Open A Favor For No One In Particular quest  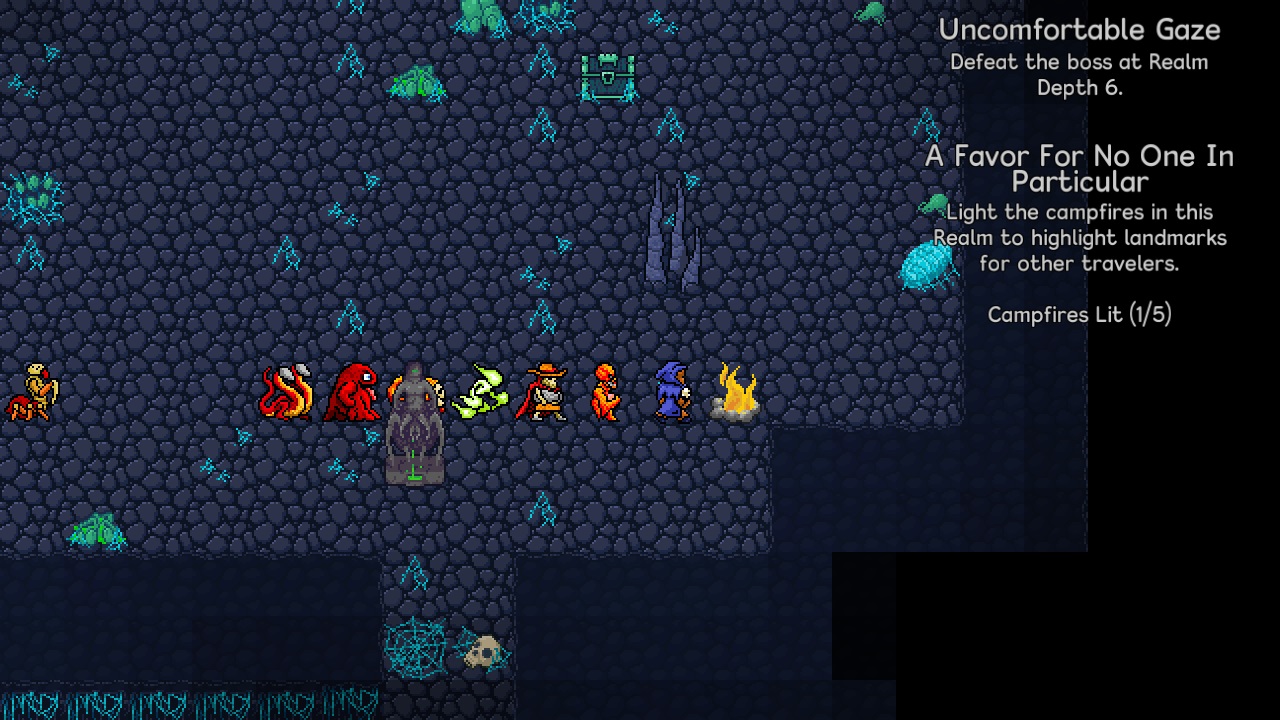1080,168
